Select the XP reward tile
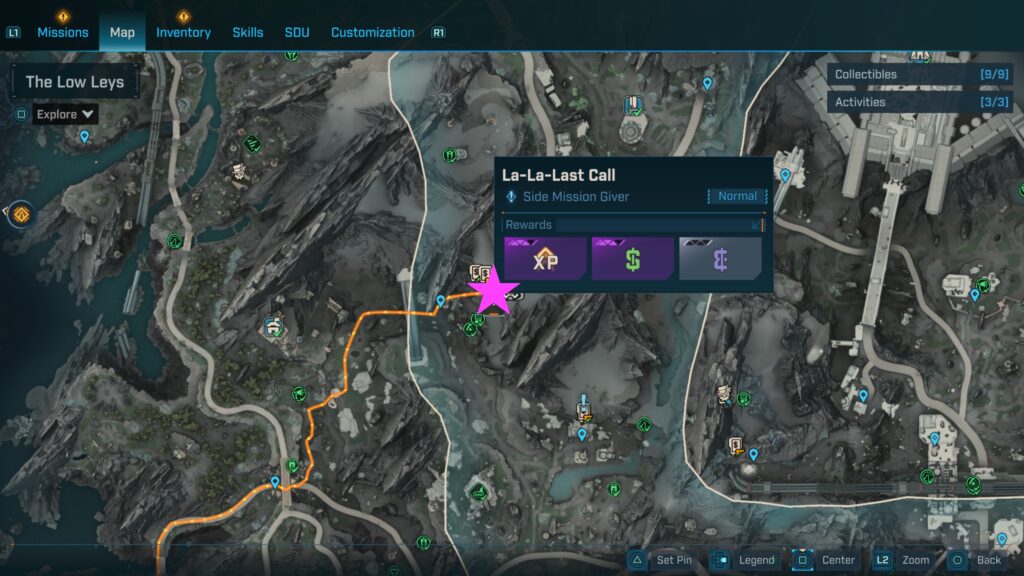The image size is (1024, 576). pos(545,259)
